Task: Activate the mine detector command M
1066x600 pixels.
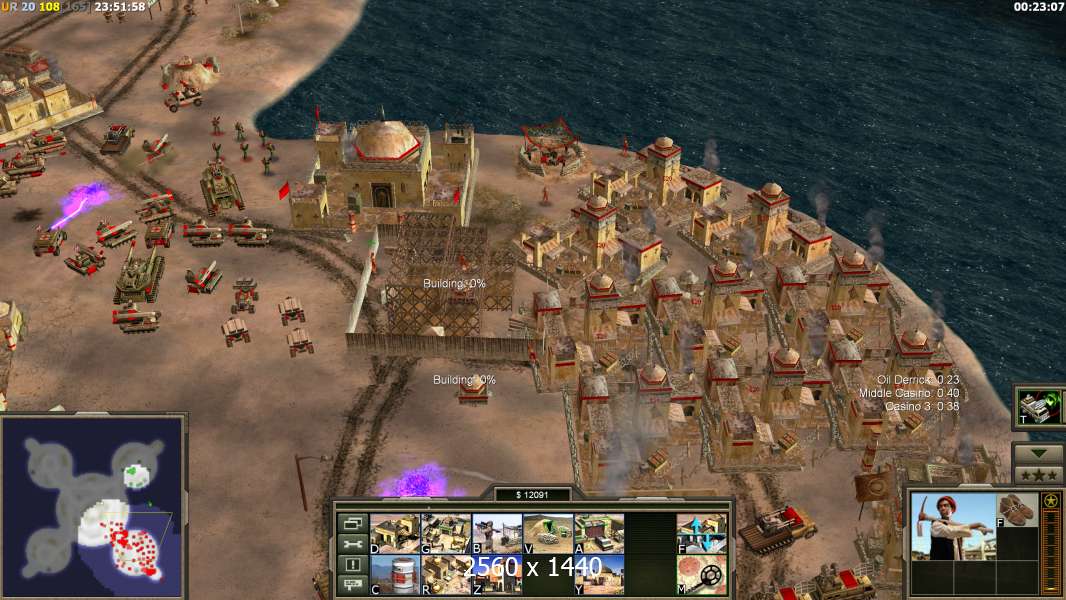Action: point(701,574)
